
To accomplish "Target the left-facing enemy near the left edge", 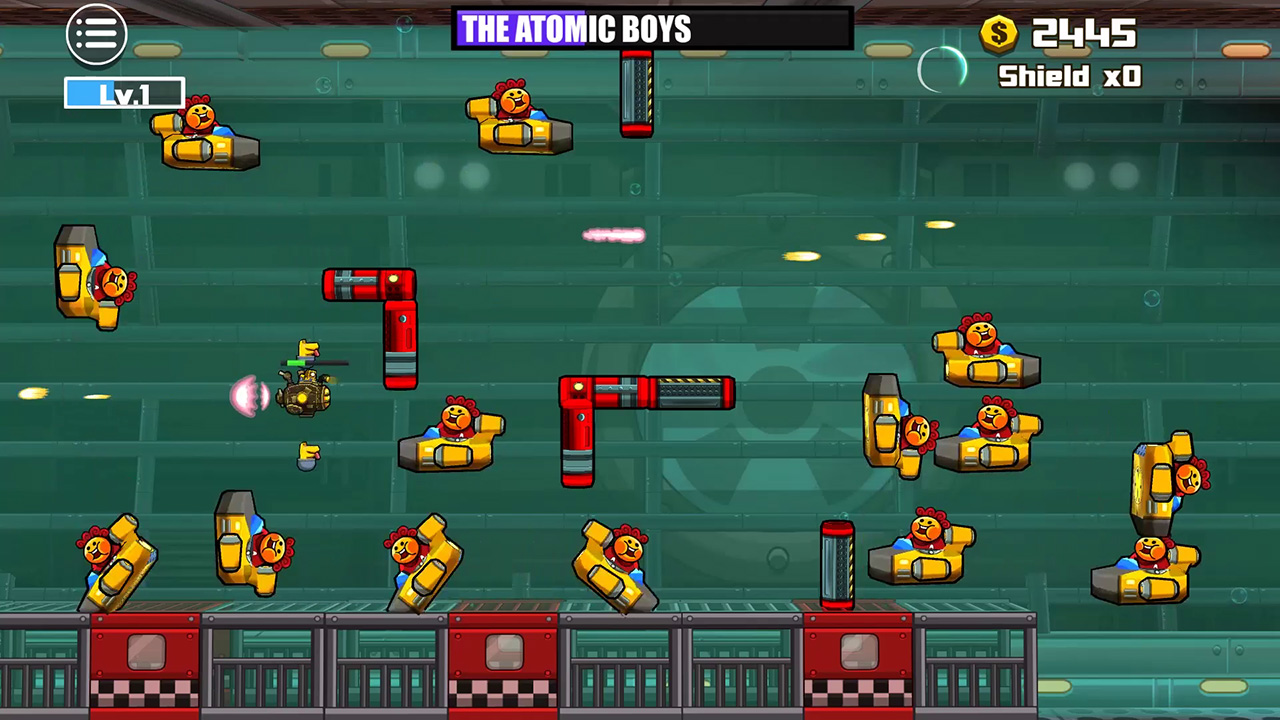I will pos(95,275).
